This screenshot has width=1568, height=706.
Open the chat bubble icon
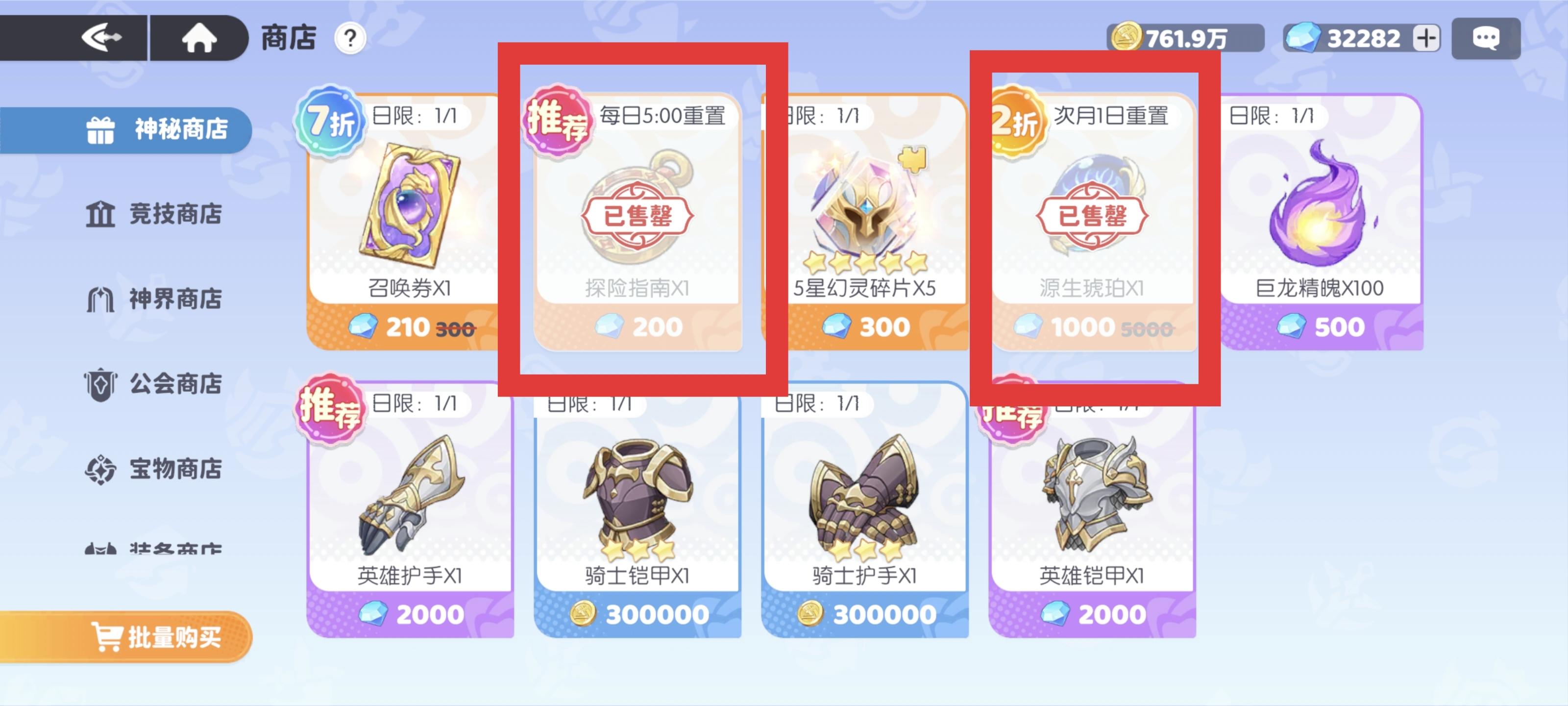tap(1485, 38)
